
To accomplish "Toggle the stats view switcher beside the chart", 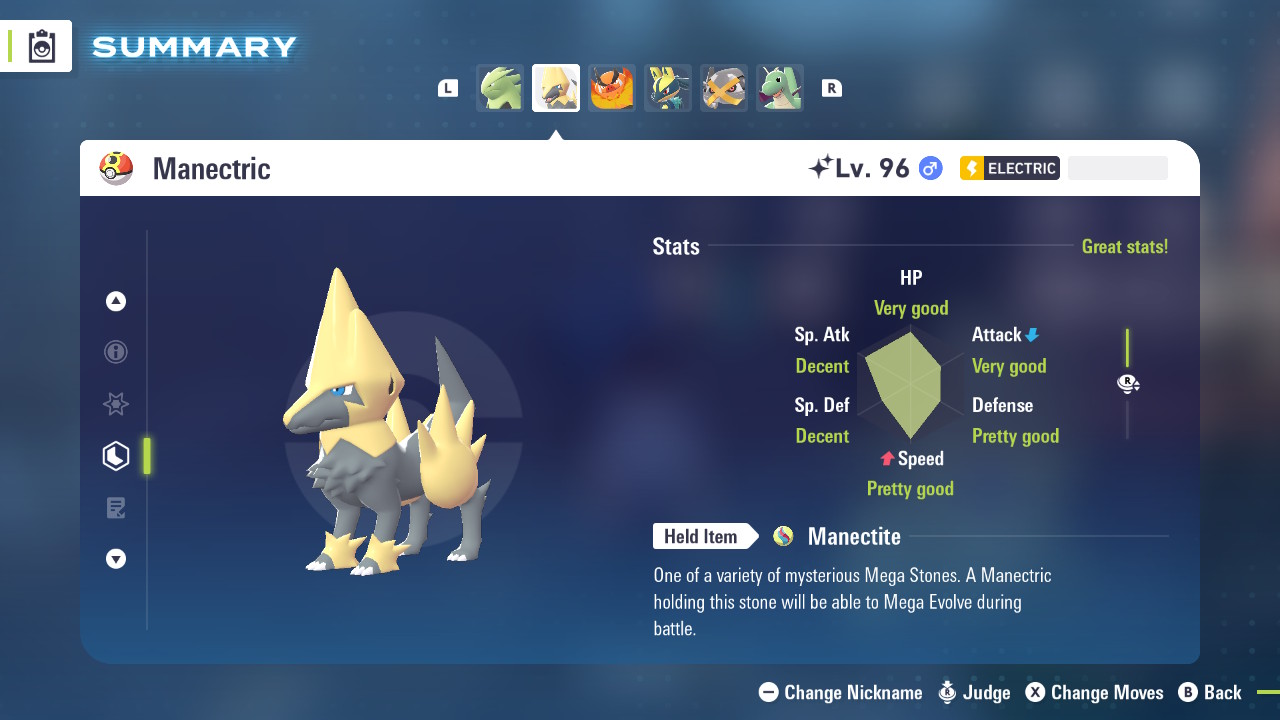I will (x=1128, y=383).
